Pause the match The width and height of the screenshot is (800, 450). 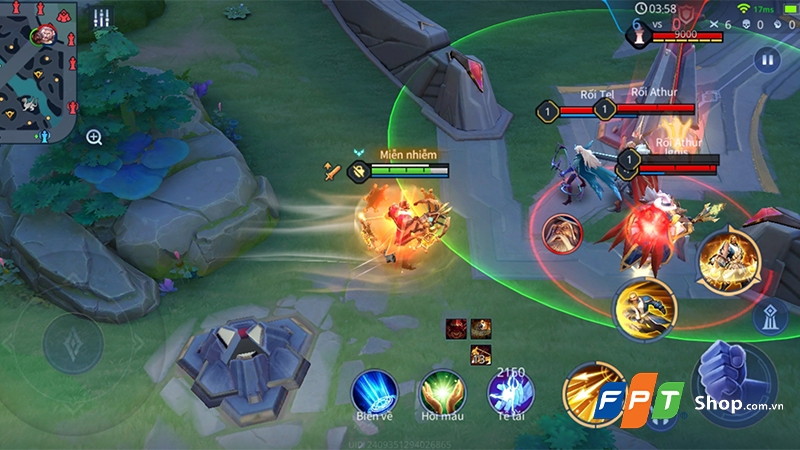tap(767, 59)
